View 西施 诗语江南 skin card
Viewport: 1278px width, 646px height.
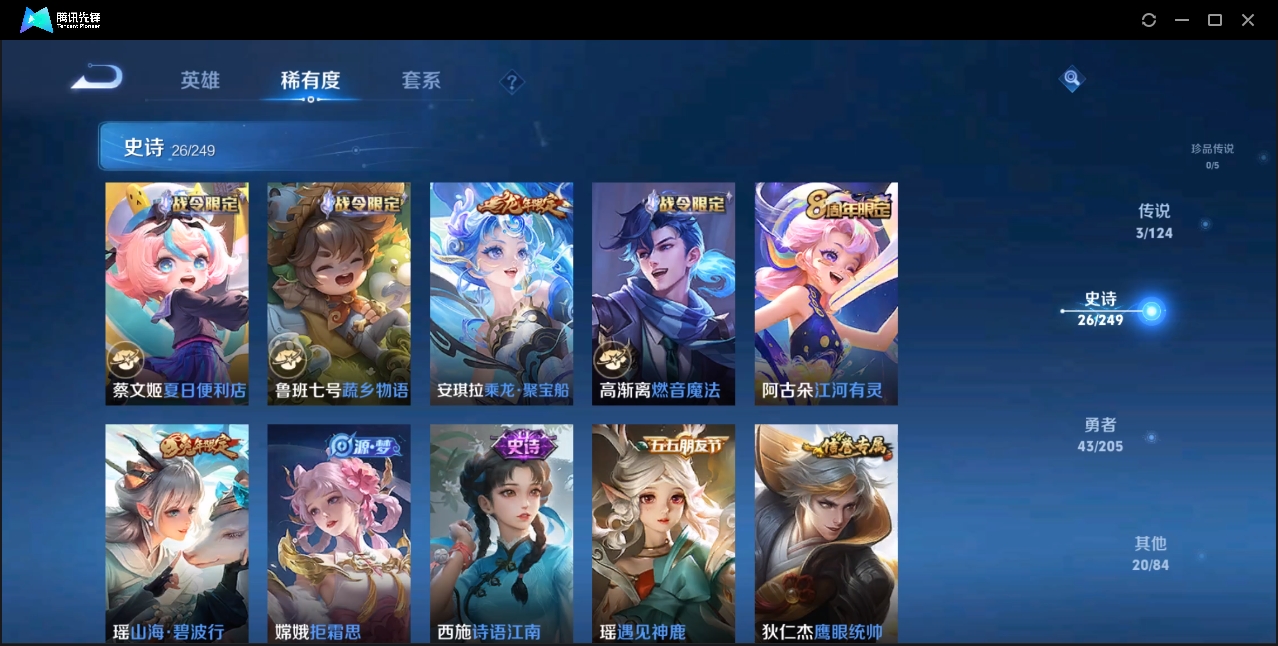502,533
